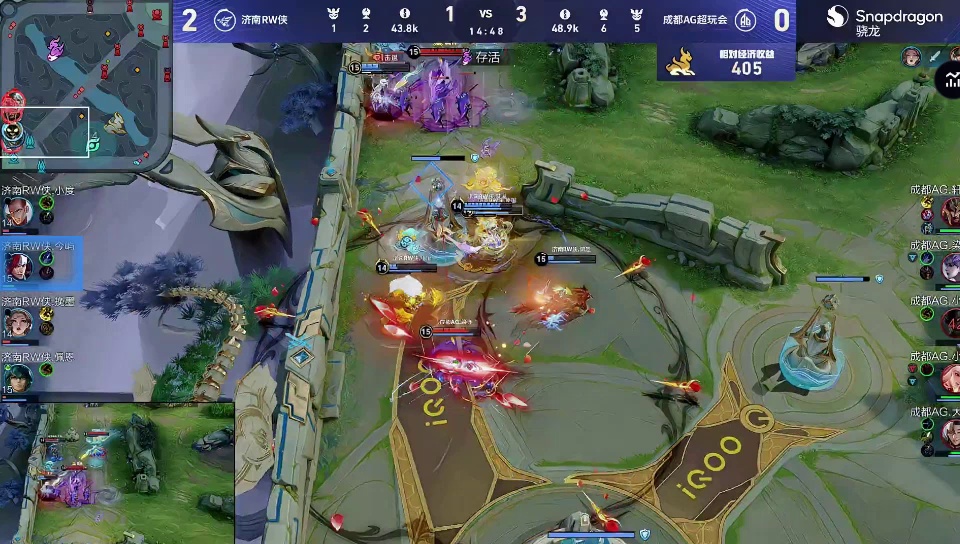Select player 济南RW侠.小度 in the team list
The height and width of the screenshot is (544, 960).
(x=18, y=211)
